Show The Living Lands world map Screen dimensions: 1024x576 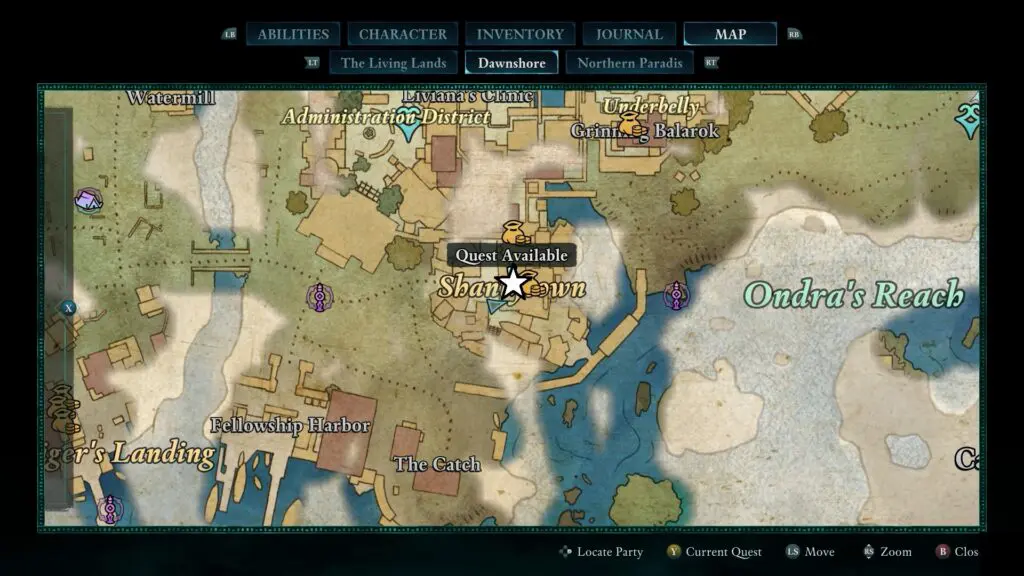tap(393, 63)
